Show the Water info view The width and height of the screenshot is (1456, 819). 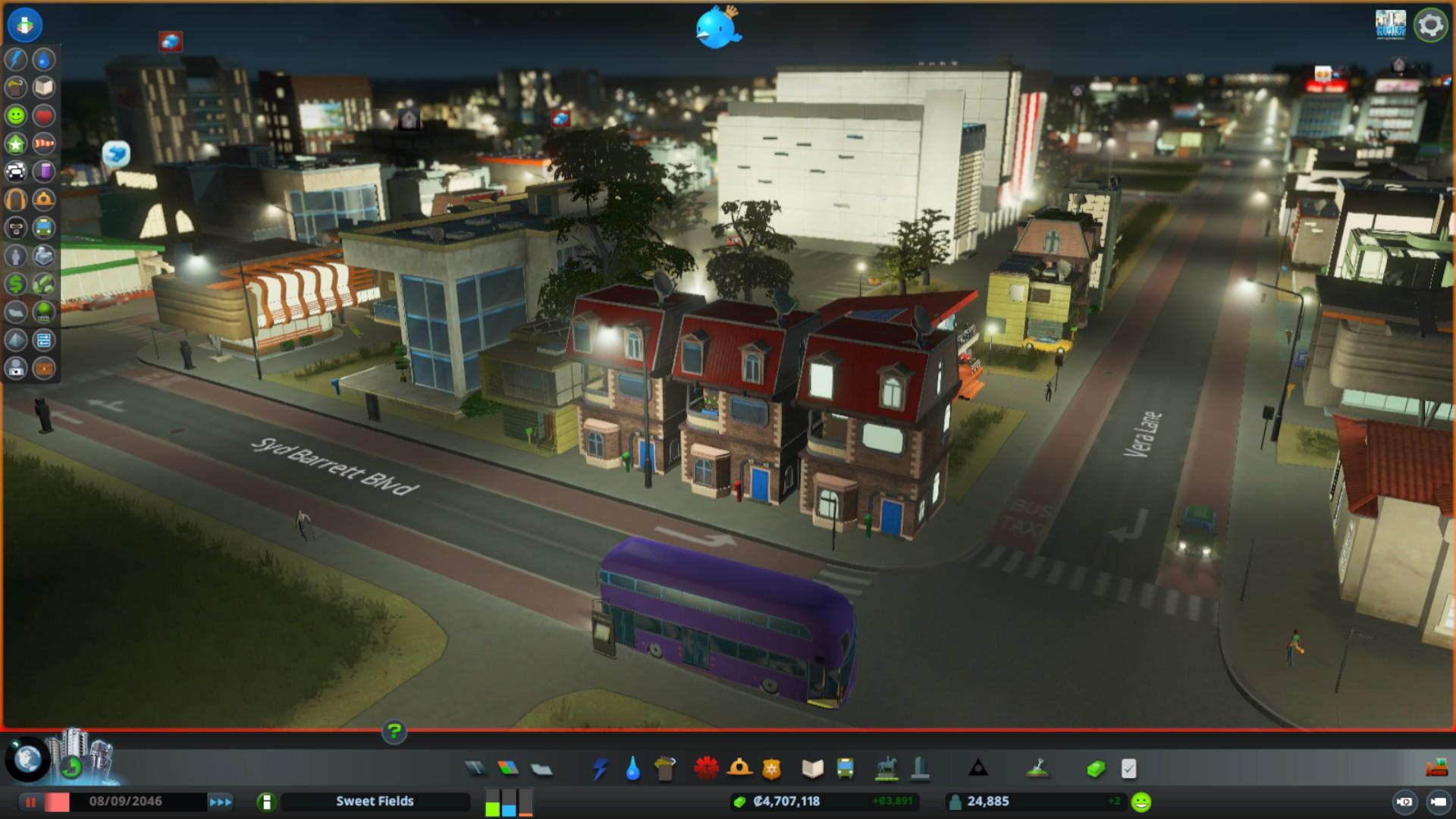[44, 59]
